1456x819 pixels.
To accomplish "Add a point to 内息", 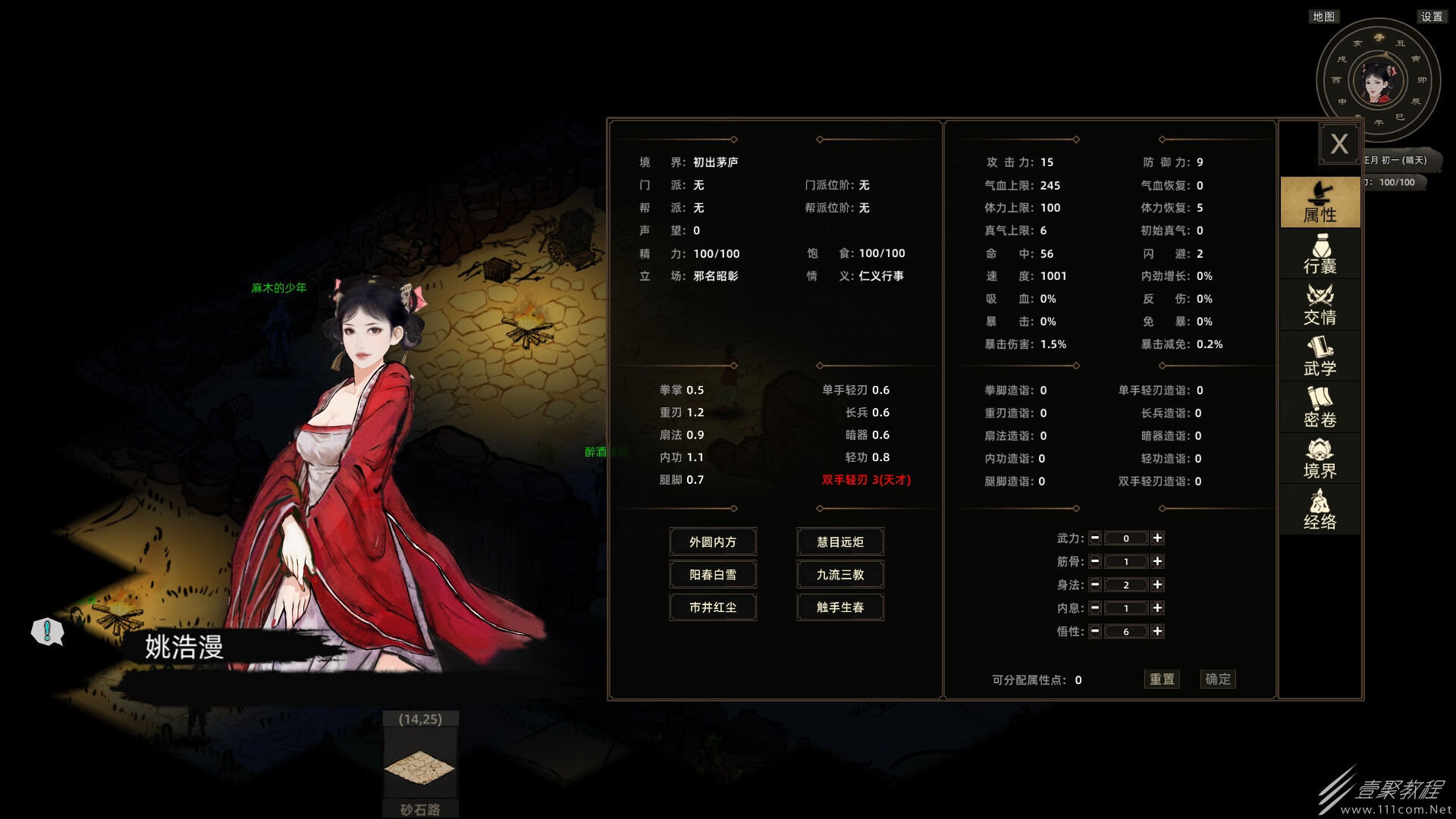I will coord(1157,608).
